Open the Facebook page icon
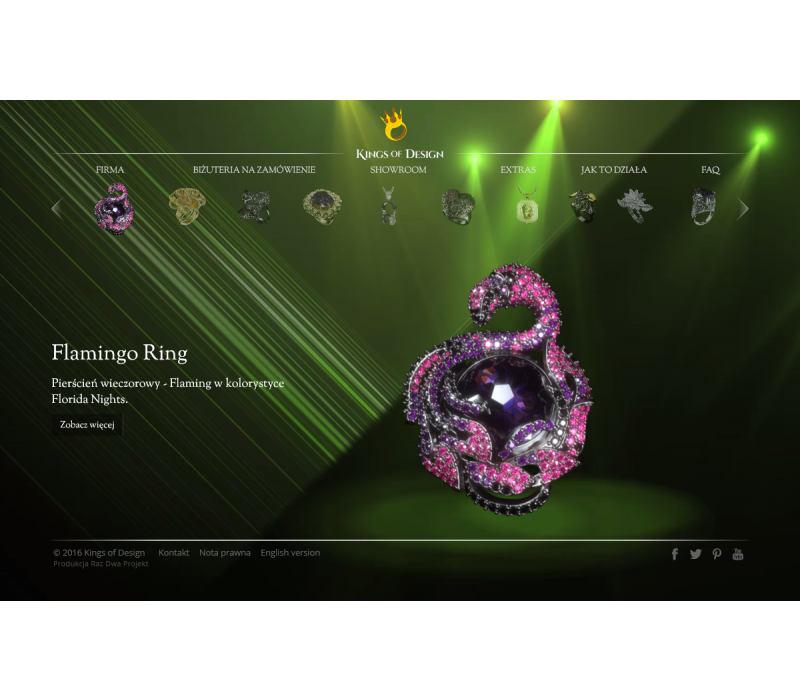The image size is (800, 700). pyautogui.click(x=675, y=554)
